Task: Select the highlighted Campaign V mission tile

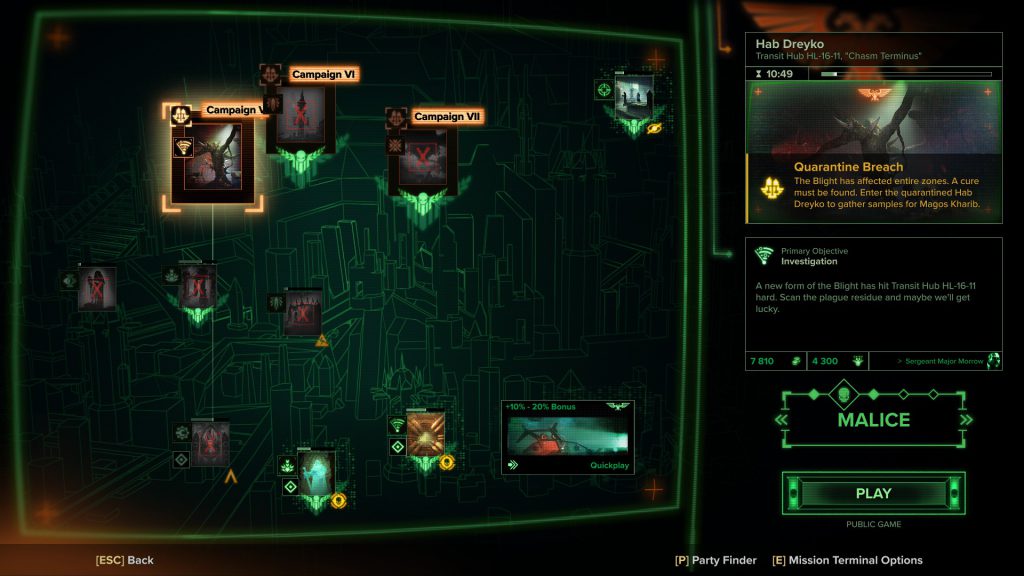Action: coord(212,162)
